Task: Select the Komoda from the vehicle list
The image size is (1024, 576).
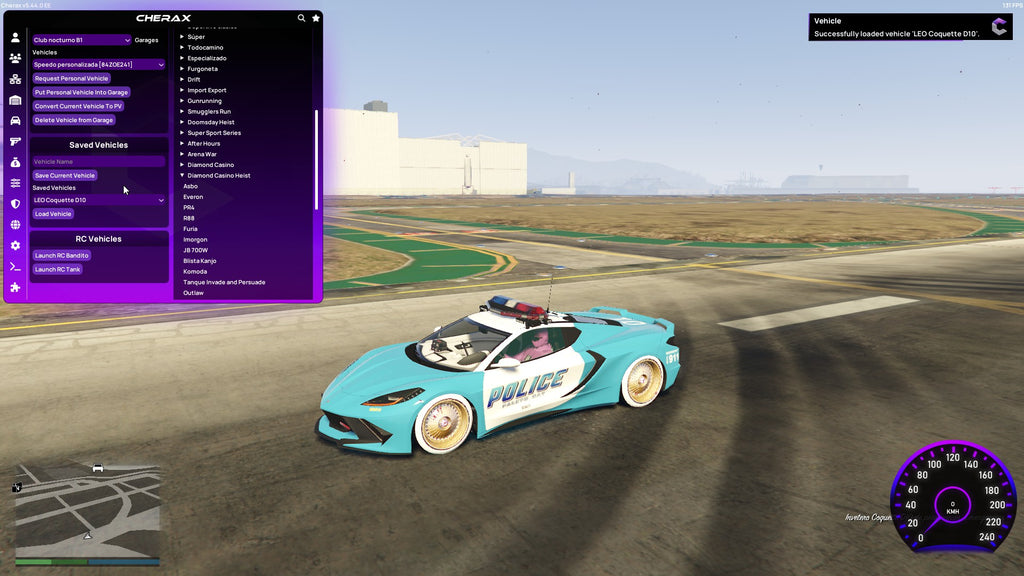Action: [x=195, y=272]
